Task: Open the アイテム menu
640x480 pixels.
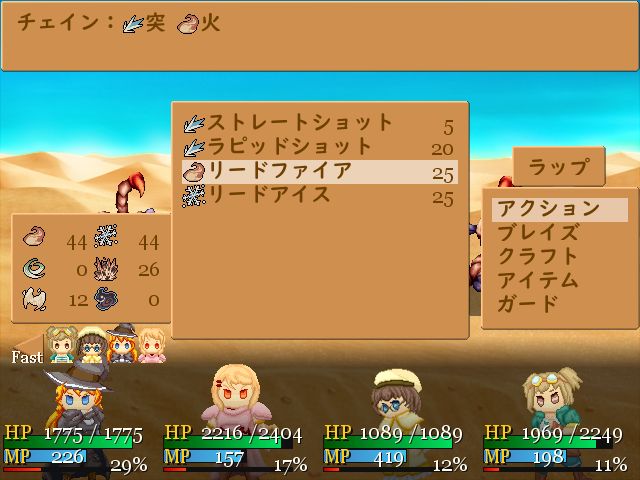Action: [538, 280]
